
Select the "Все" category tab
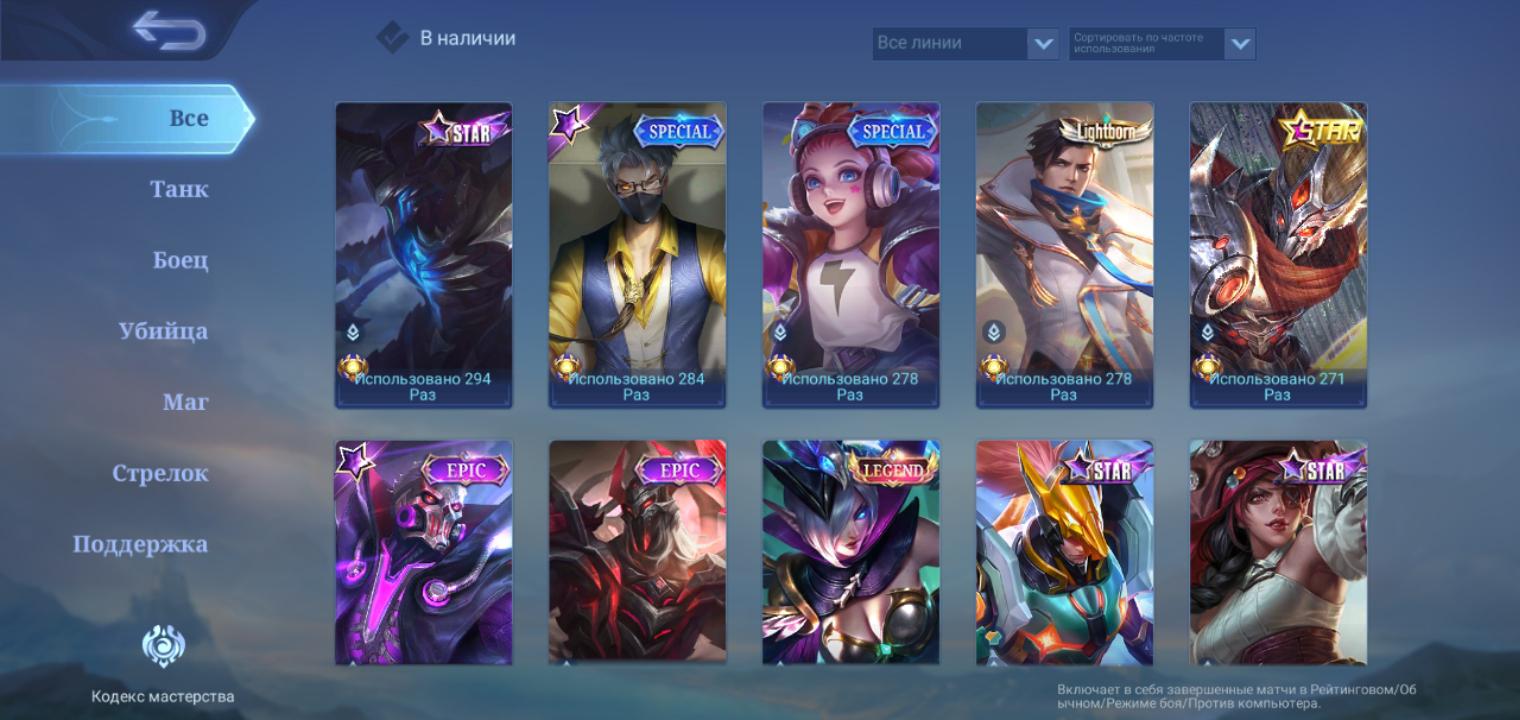(188, 118)
